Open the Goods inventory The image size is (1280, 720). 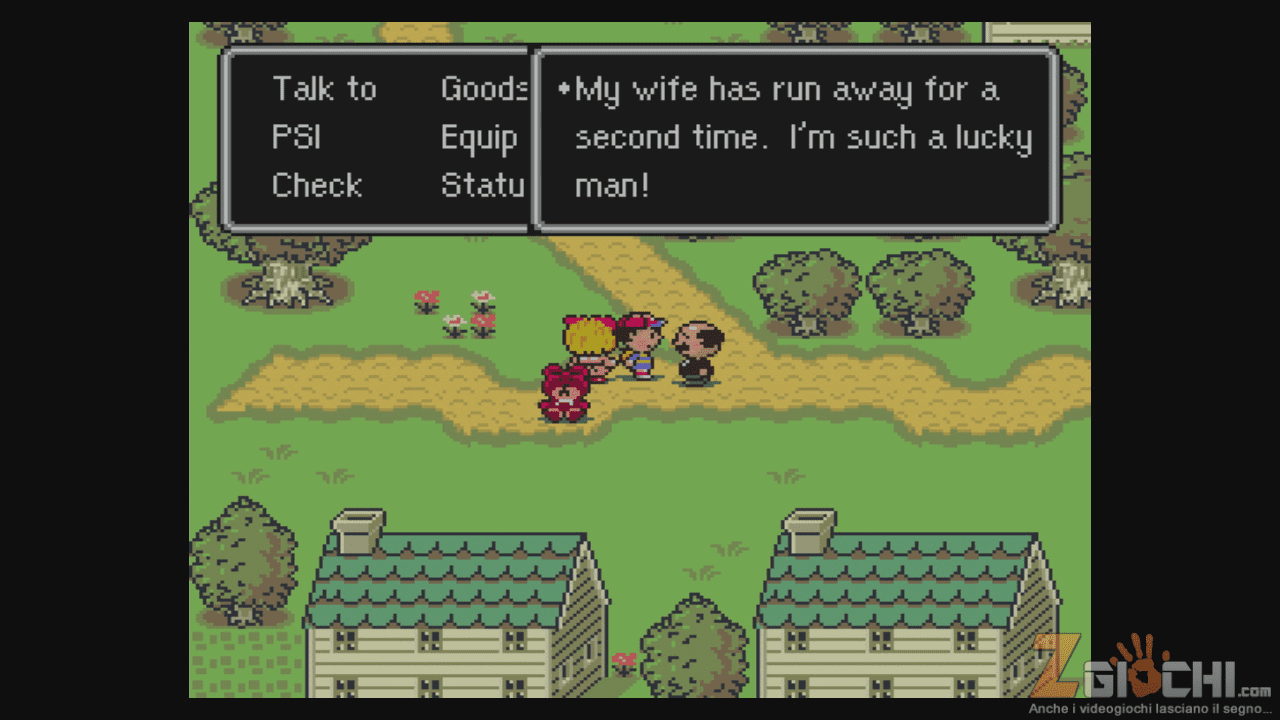click(x=484, y=89)
